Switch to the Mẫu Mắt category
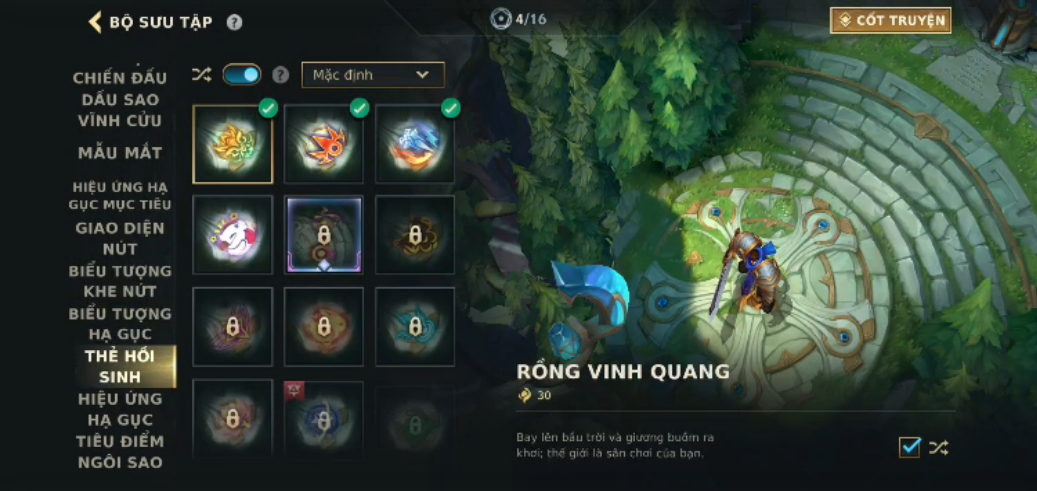This screenshot has width=1037, height=491. coord(120,153)
